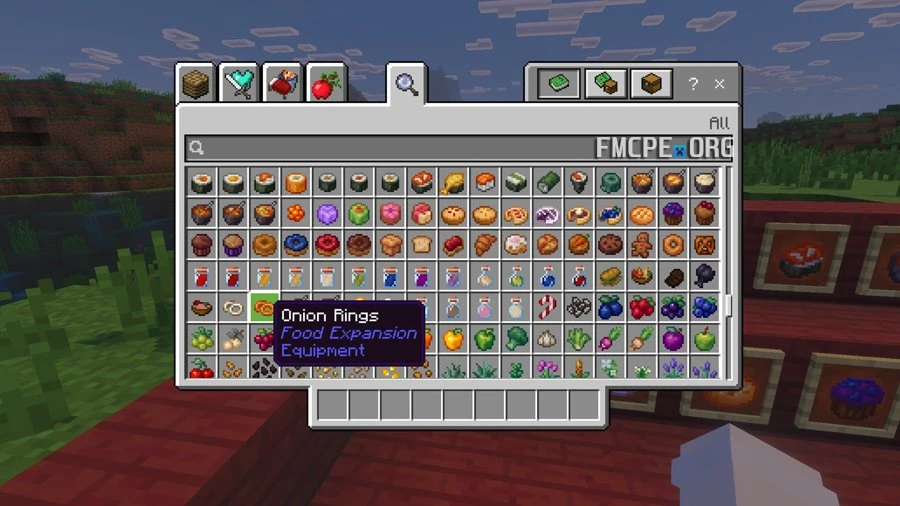
Task: Select the chest-only inventory layout button
Action: 650,84
